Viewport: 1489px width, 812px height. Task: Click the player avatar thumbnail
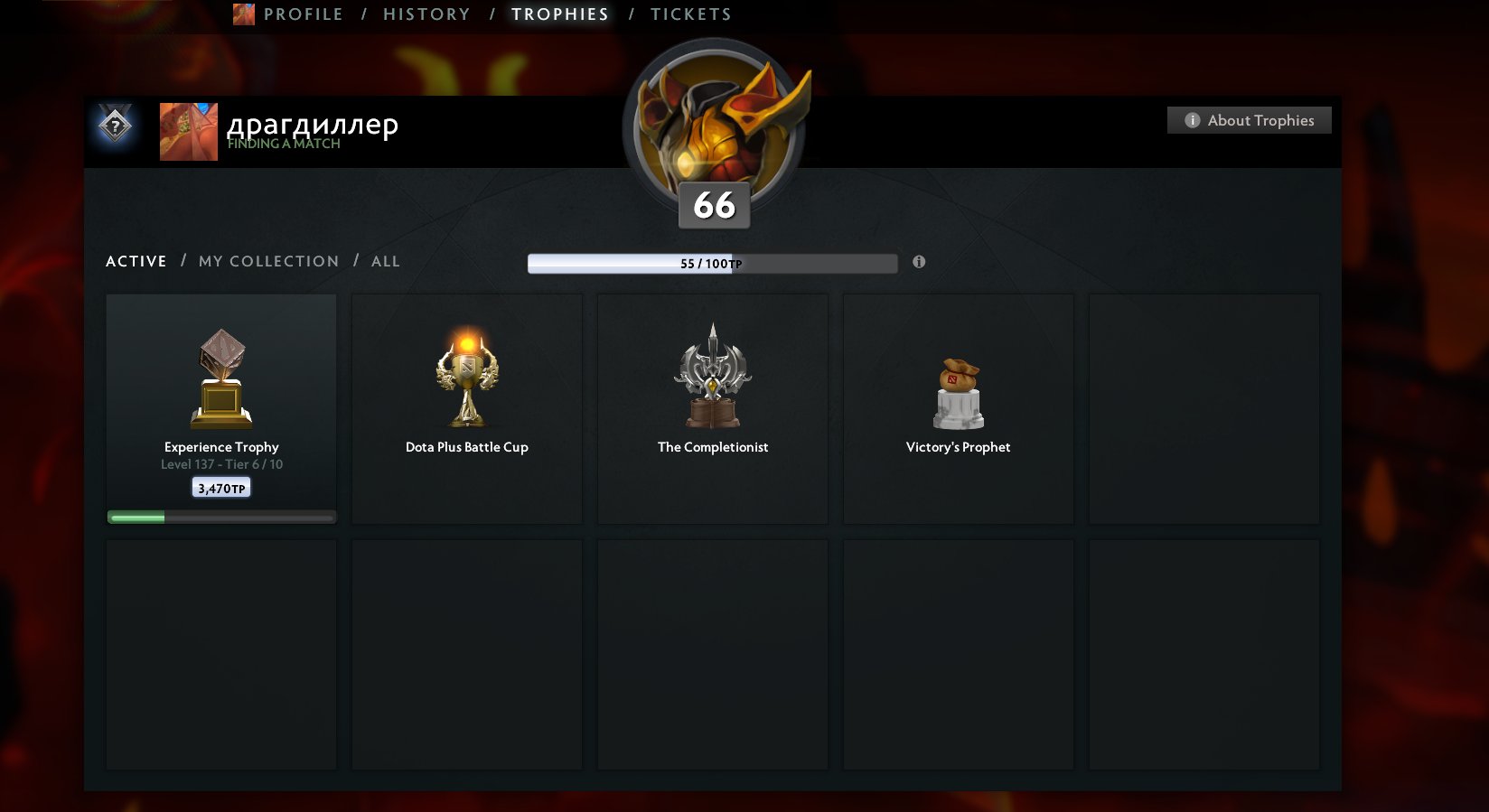pos(188,132)
